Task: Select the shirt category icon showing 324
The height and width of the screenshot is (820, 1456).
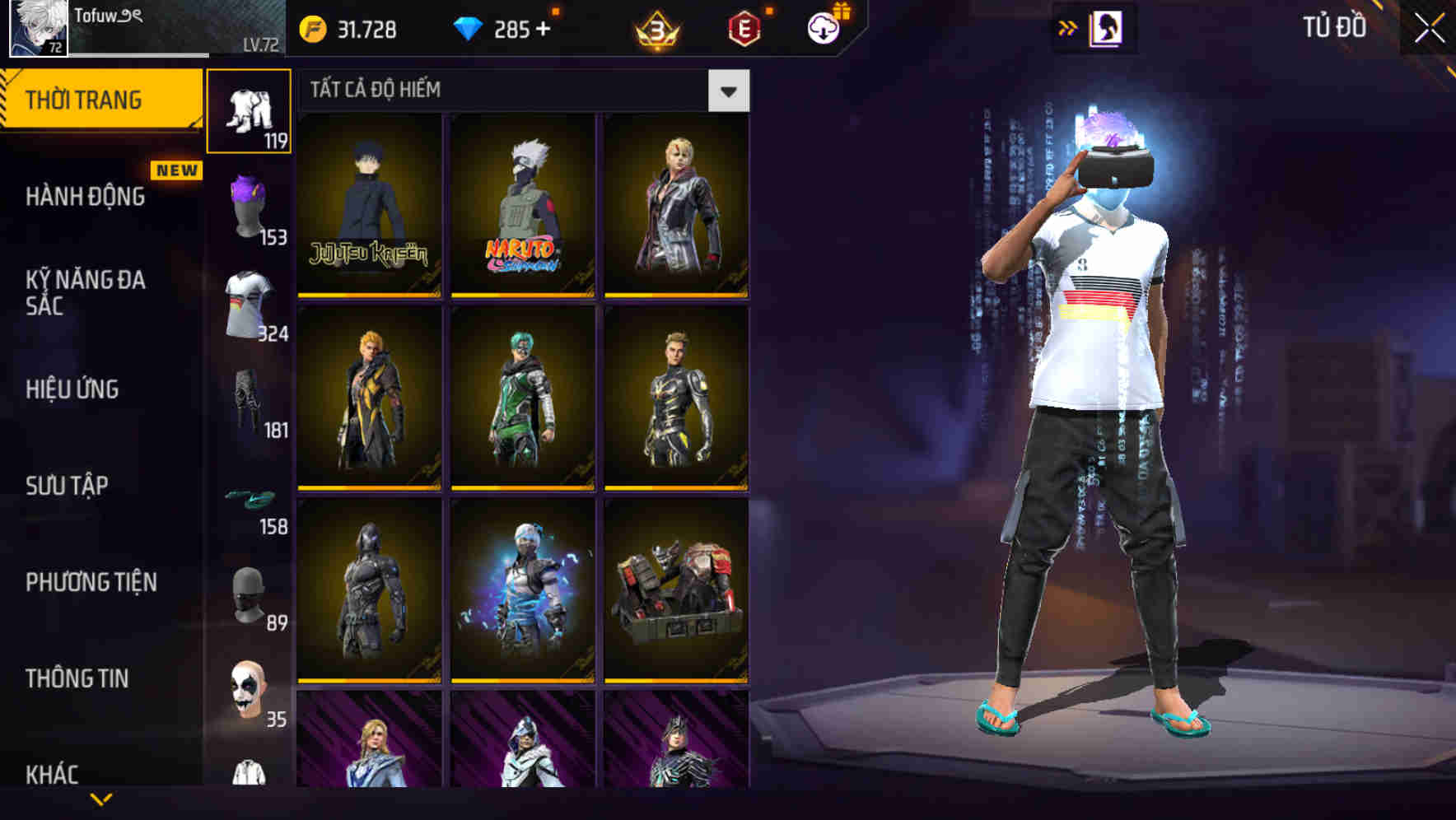Action: tap(249, 305)
